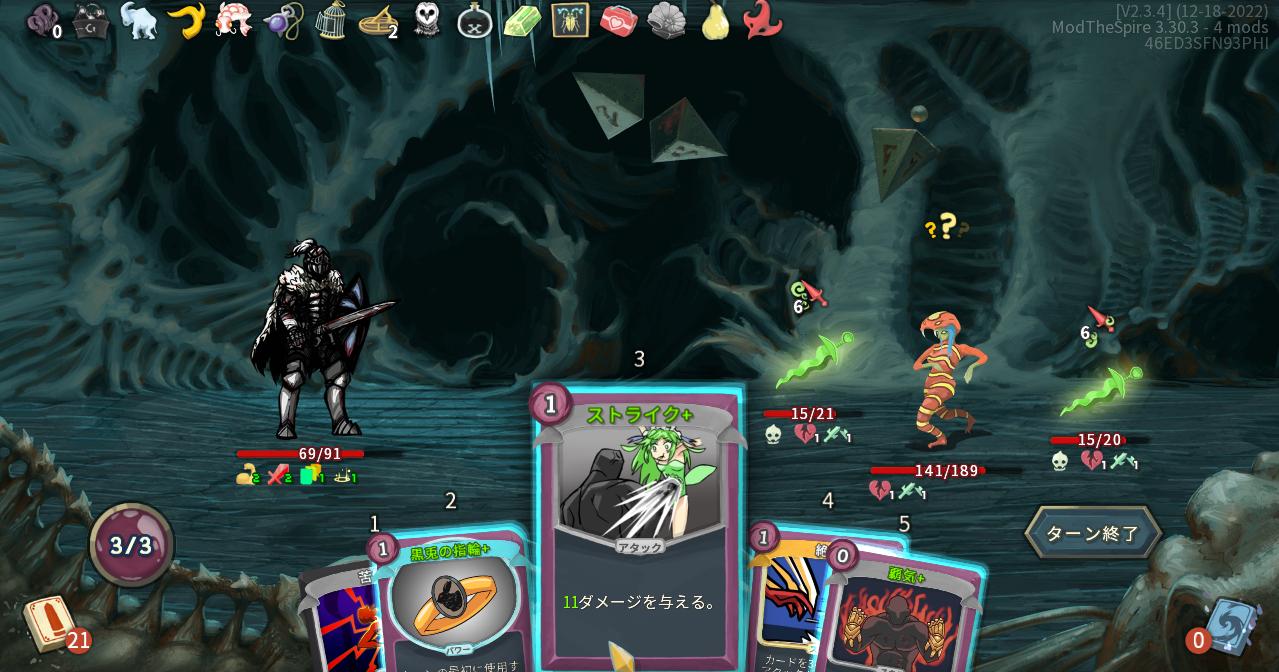Inspect the grey clam shell relic

(x=666, y=20)
